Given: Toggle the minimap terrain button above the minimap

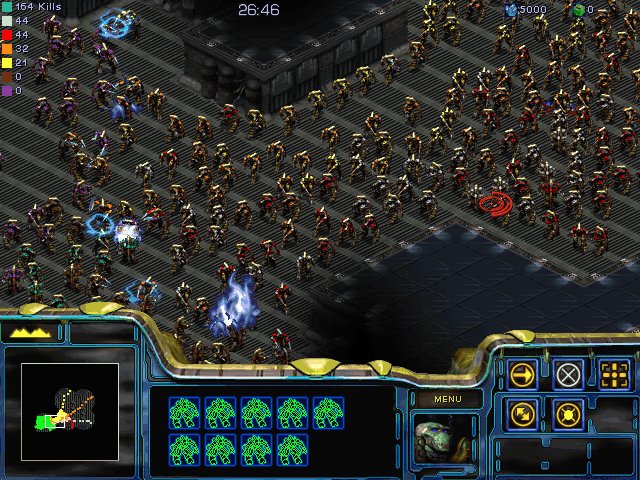Looking at the screenshot, I should point(32,333).
